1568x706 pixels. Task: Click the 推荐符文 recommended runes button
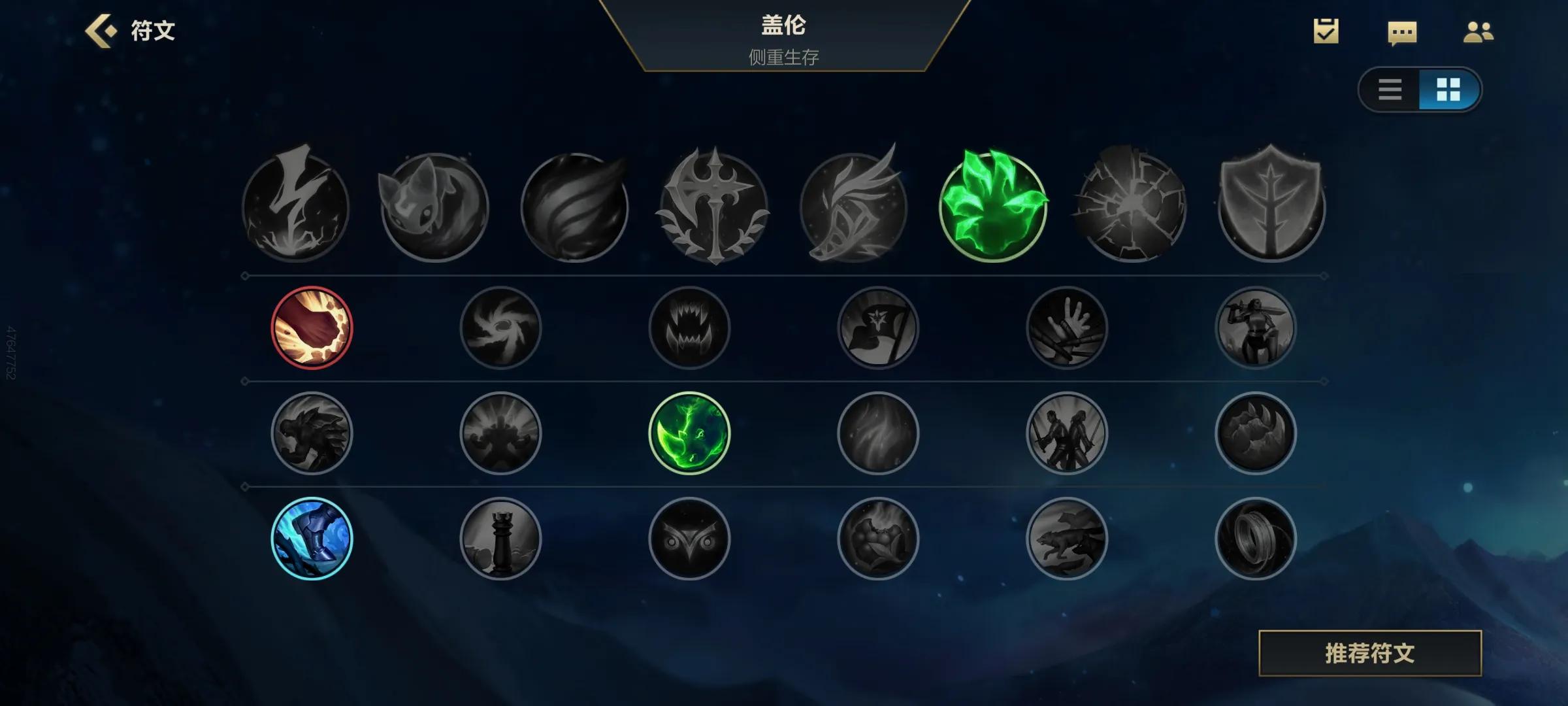(1369, 653)
